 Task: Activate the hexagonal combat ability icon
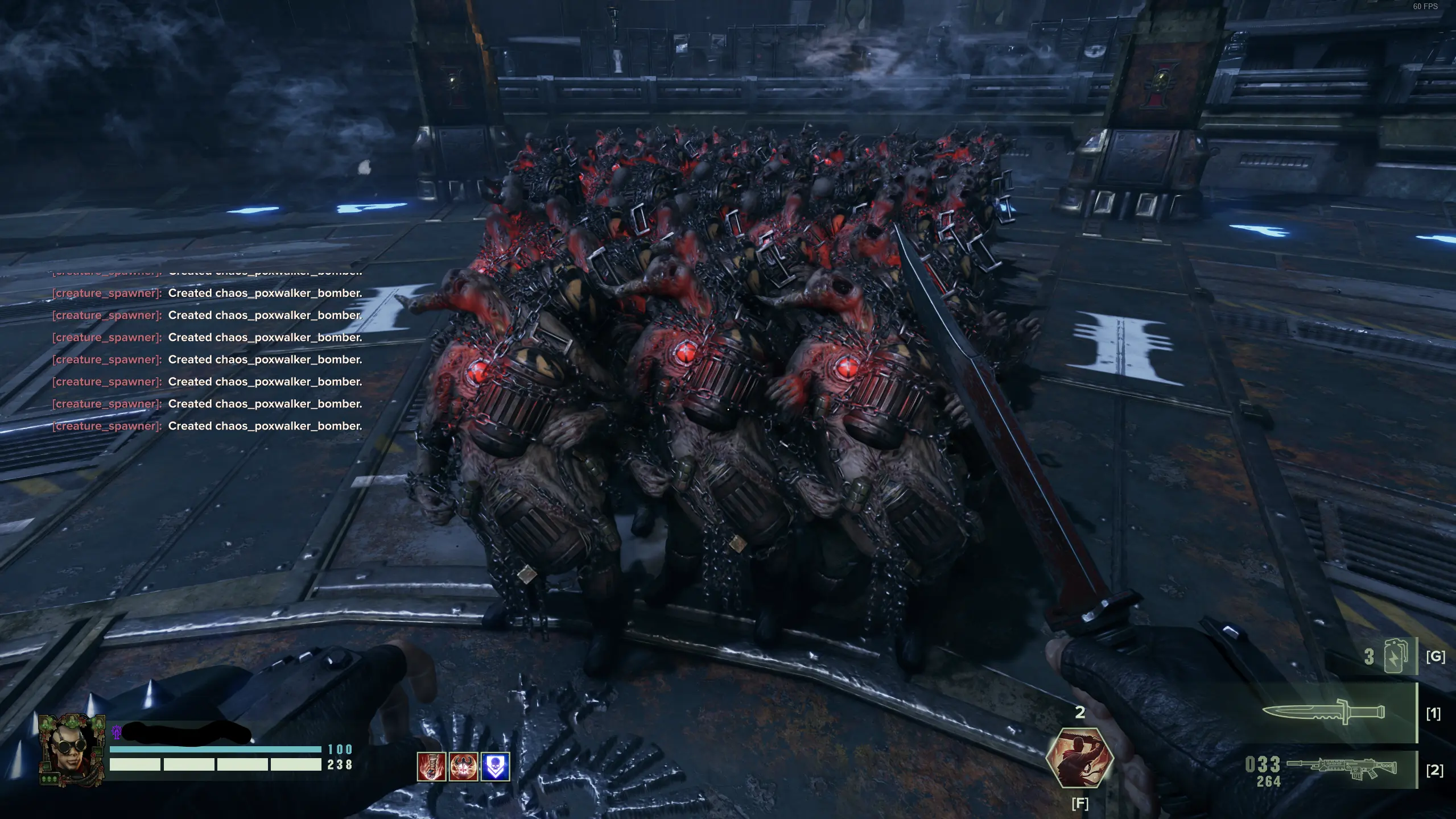(x=1079, y=758)
